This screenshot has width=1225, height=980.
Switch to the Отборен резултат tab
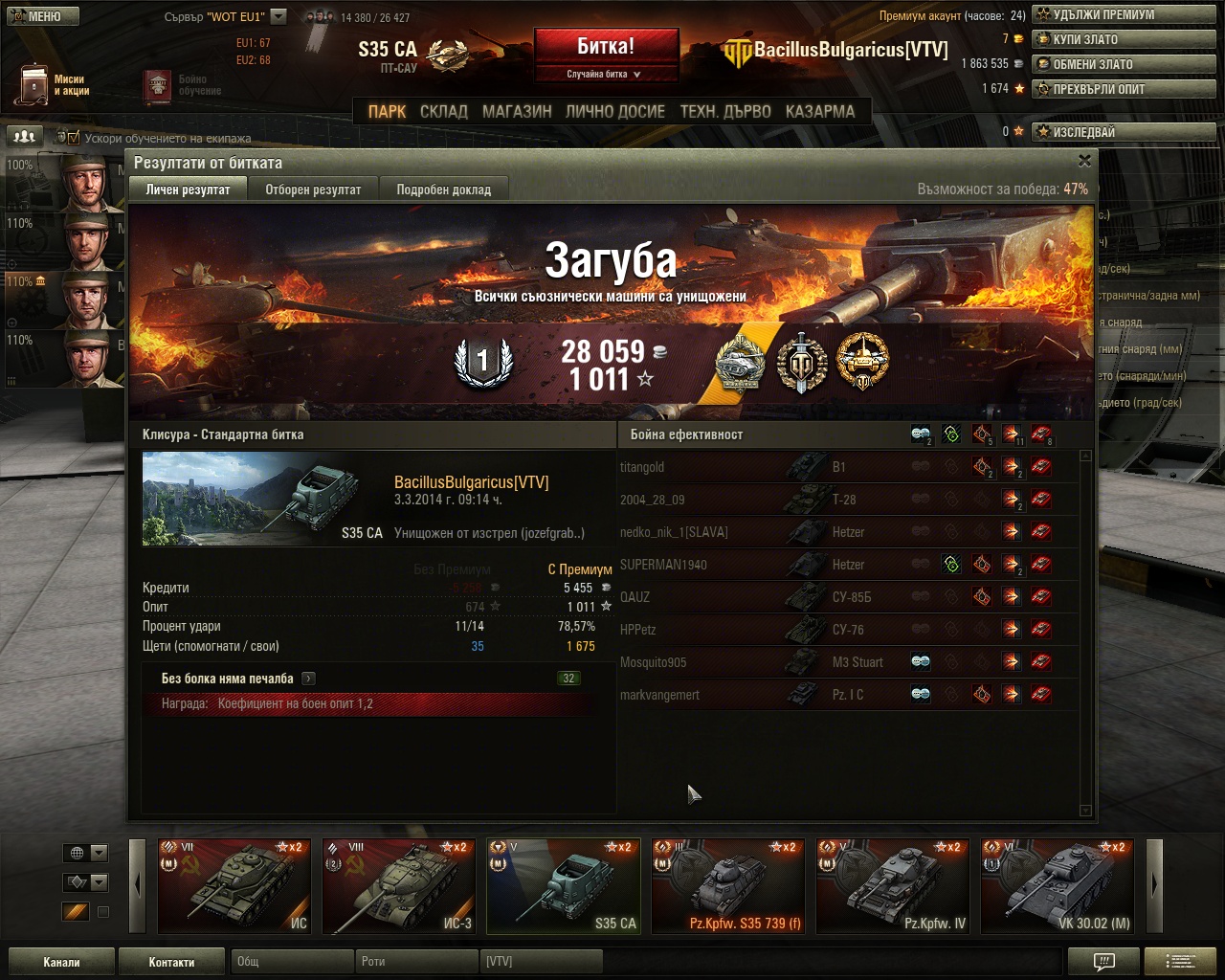tap(313, 189)
